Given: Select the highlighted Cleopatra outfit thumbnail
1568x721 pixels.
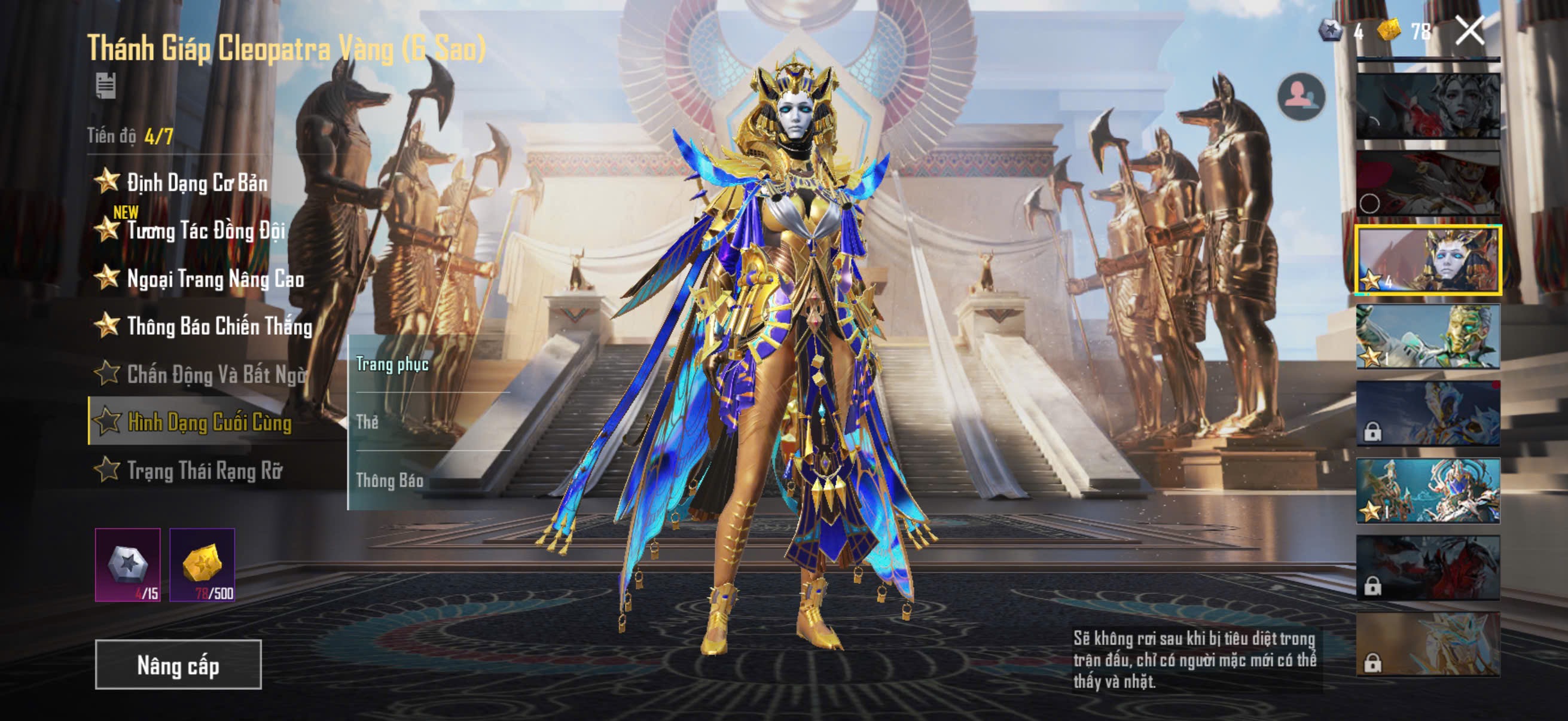Looking at the screenshot, I should coord(1428,260).
